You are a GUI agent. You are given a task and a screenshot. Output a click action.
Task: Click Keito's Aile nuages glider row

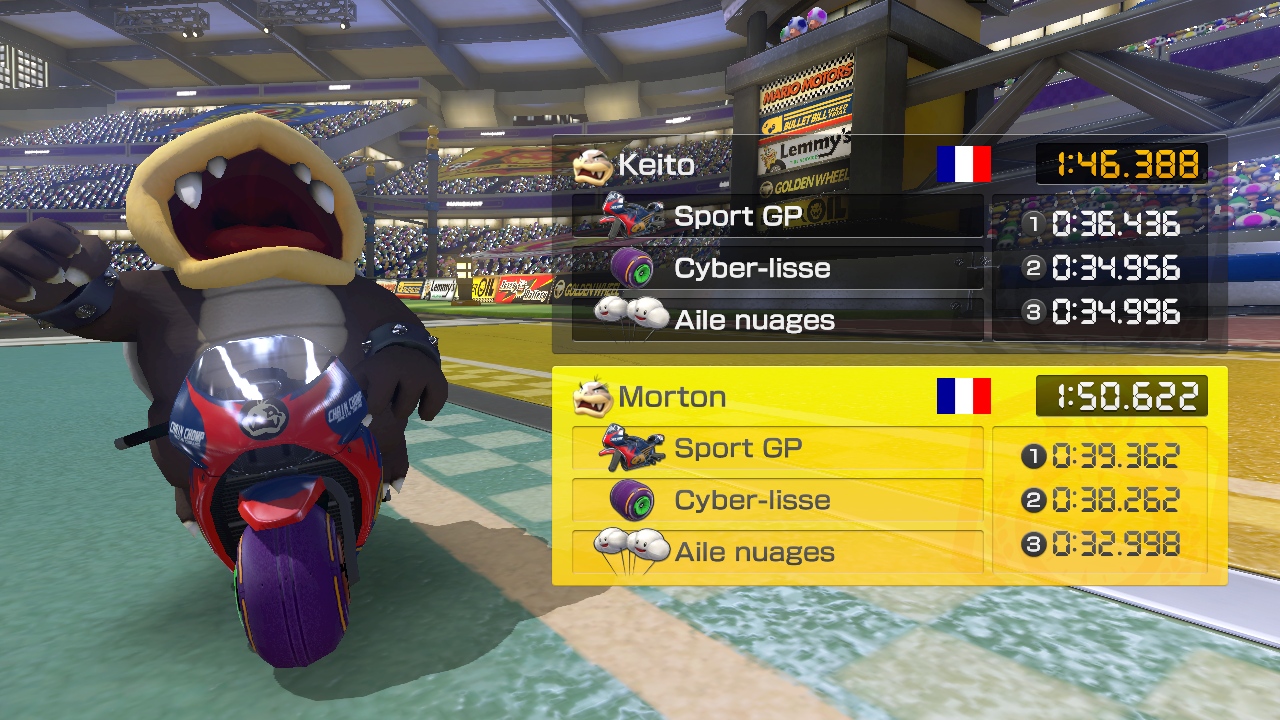[777, 320]
